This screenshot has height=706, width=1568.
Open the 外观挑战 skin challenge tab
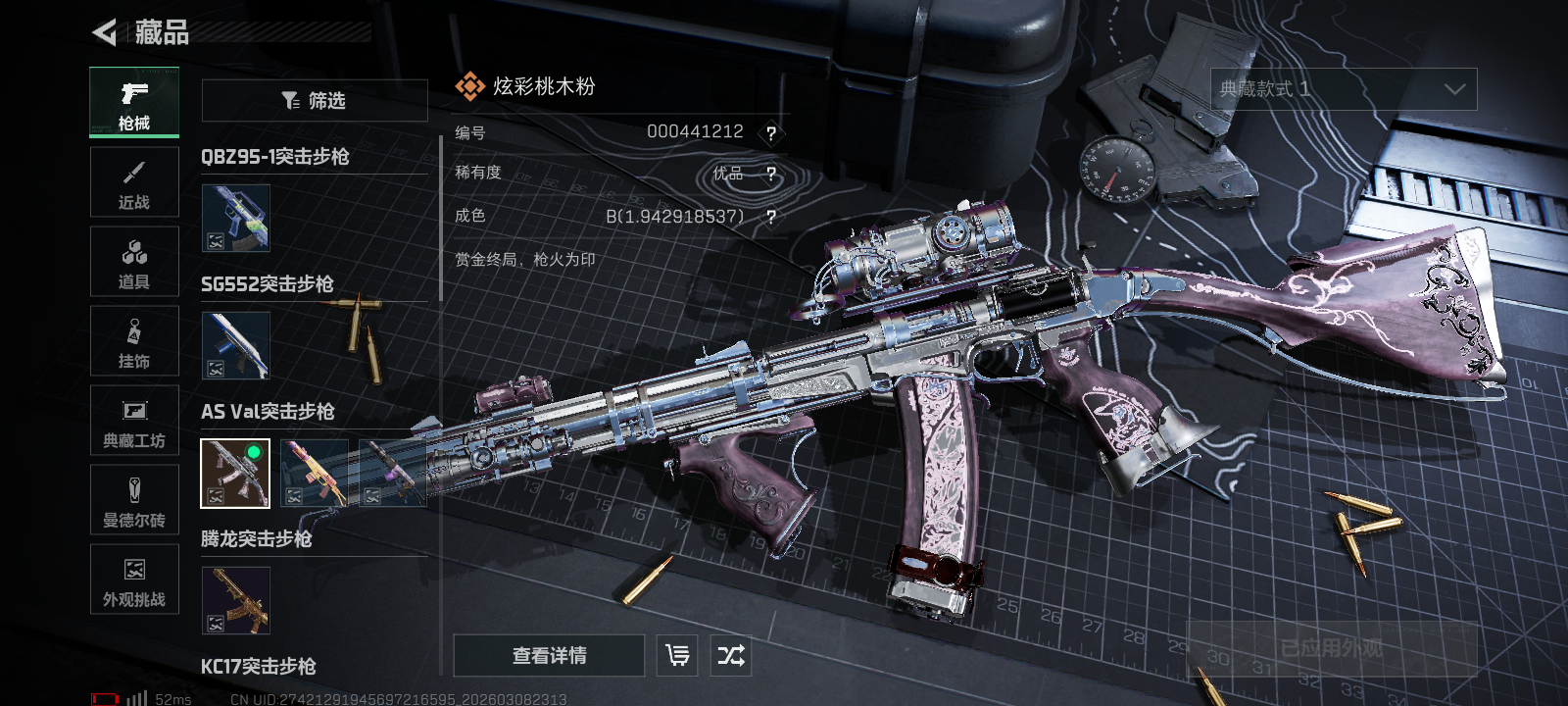134,580
